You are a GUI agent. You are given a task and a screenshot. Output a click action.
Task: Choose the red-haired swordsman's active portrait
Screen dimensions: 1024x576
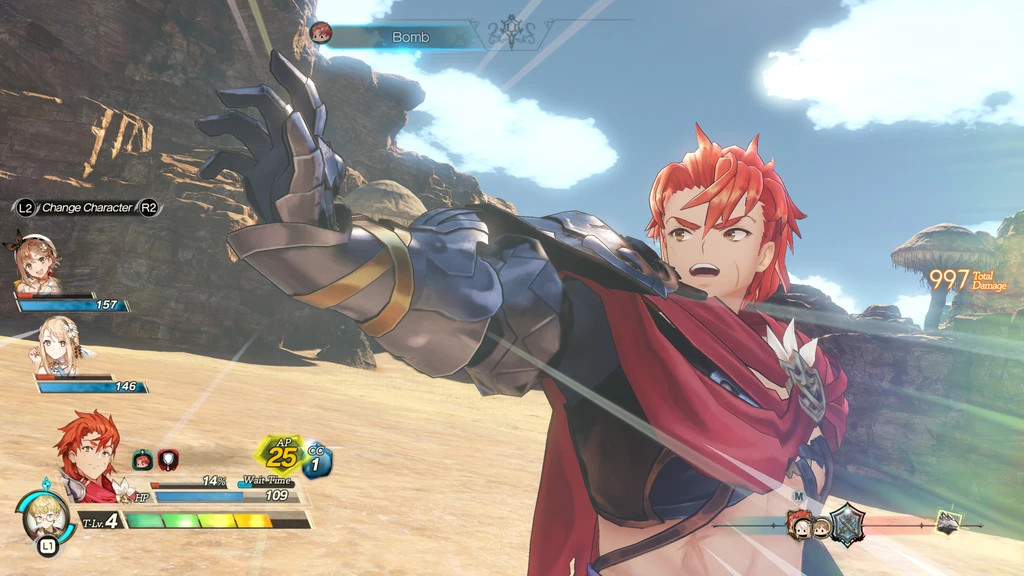[88, 457]
